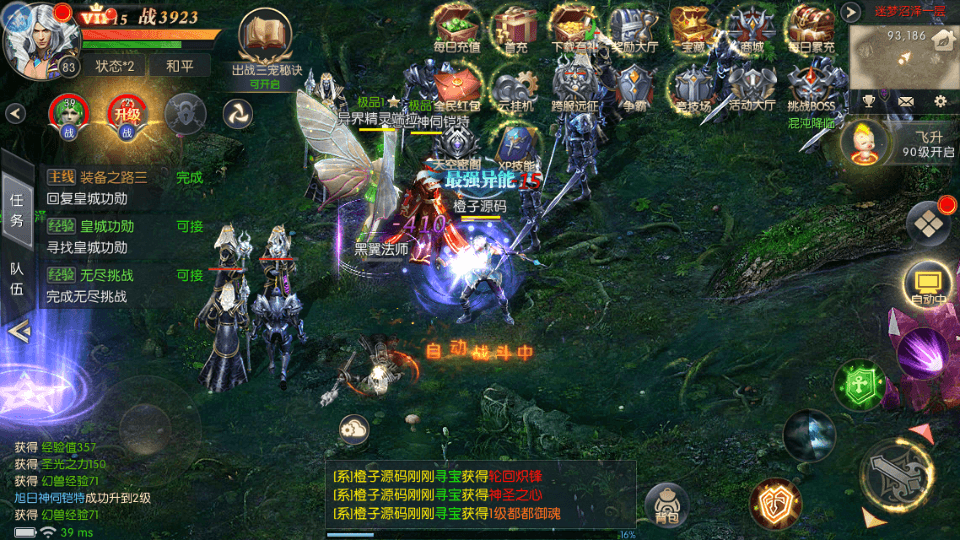Open the 挑战BOSS menu
Image resolution: width=960 pixels, height=540 pixels.
click(x=810, y=86)
